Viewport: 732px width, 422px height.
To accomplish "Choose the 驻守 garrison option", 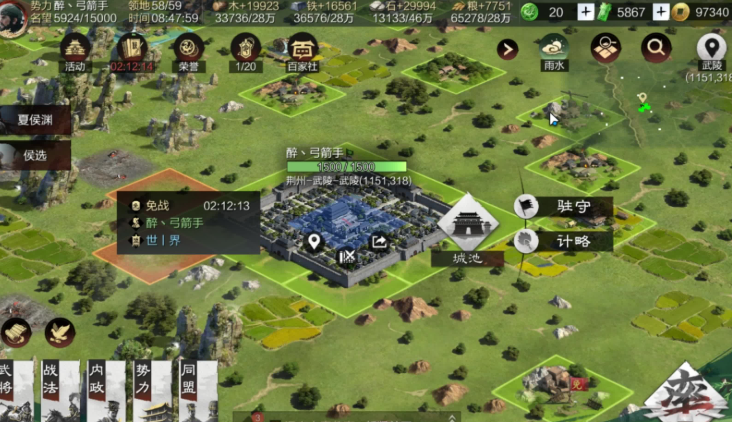I will (x=564, y=207).
